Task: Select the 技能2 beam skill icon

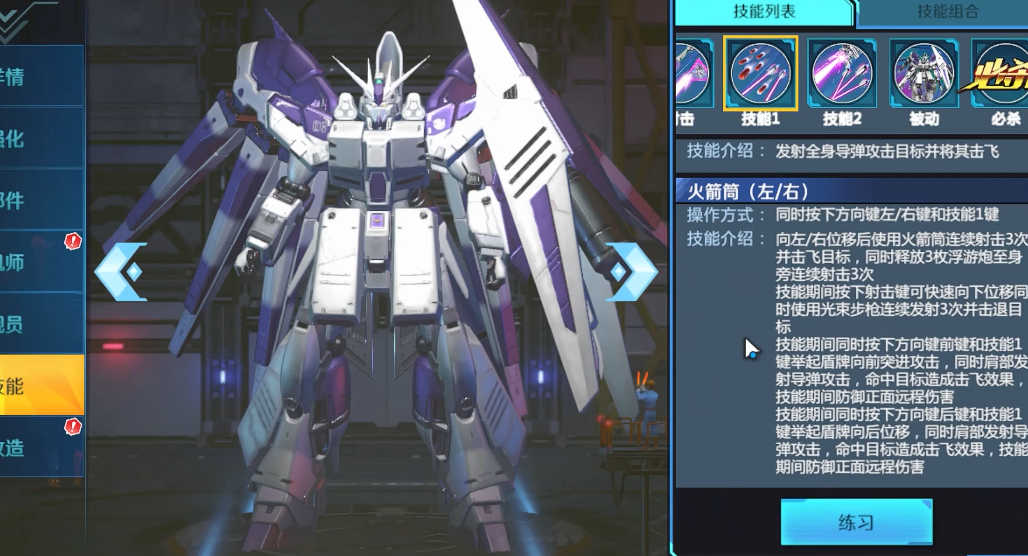Action: (x=842, y=74)
